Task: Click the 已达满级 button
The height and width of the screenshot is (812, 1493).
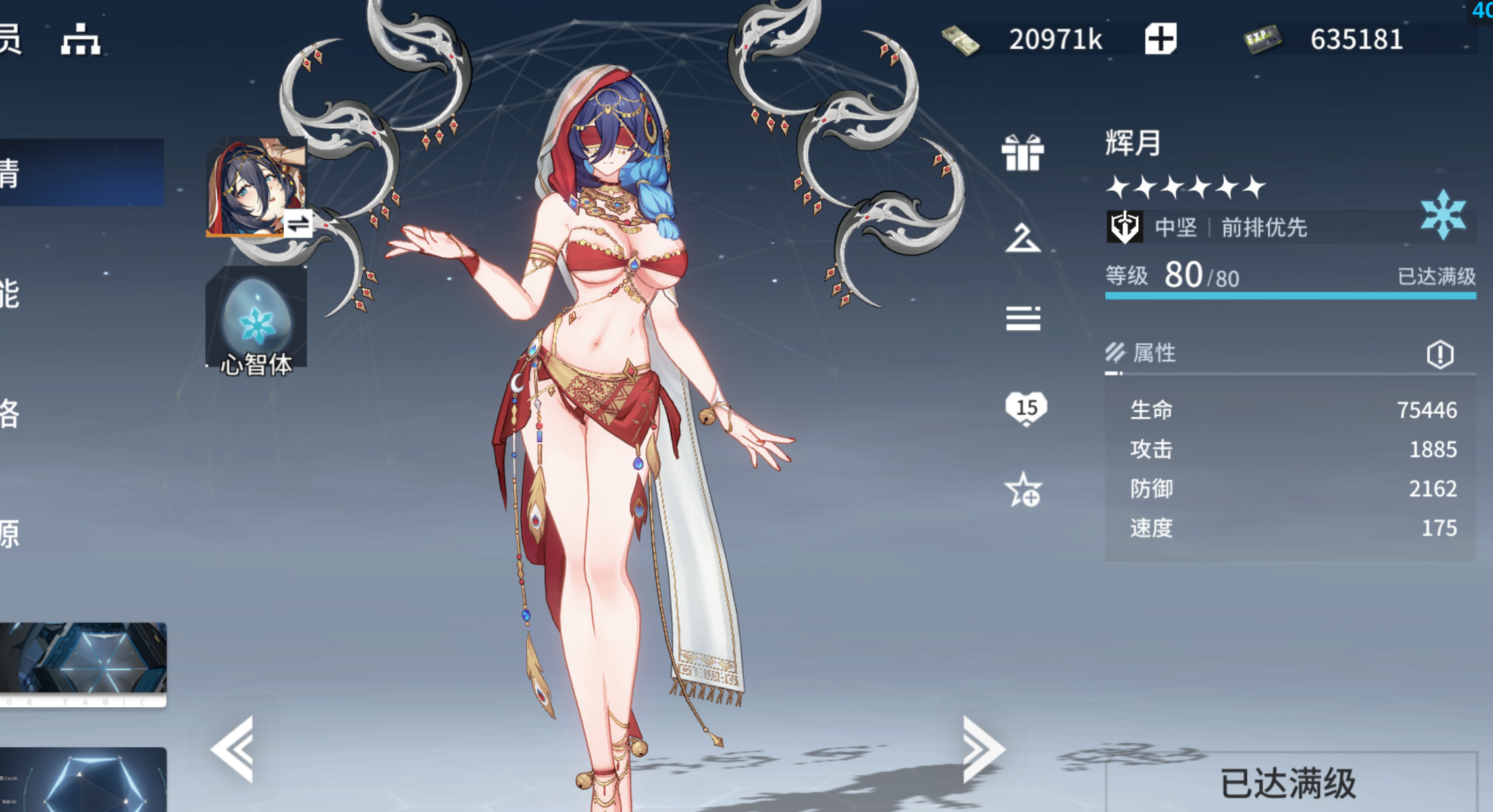Action: (x=1289, y=783)
